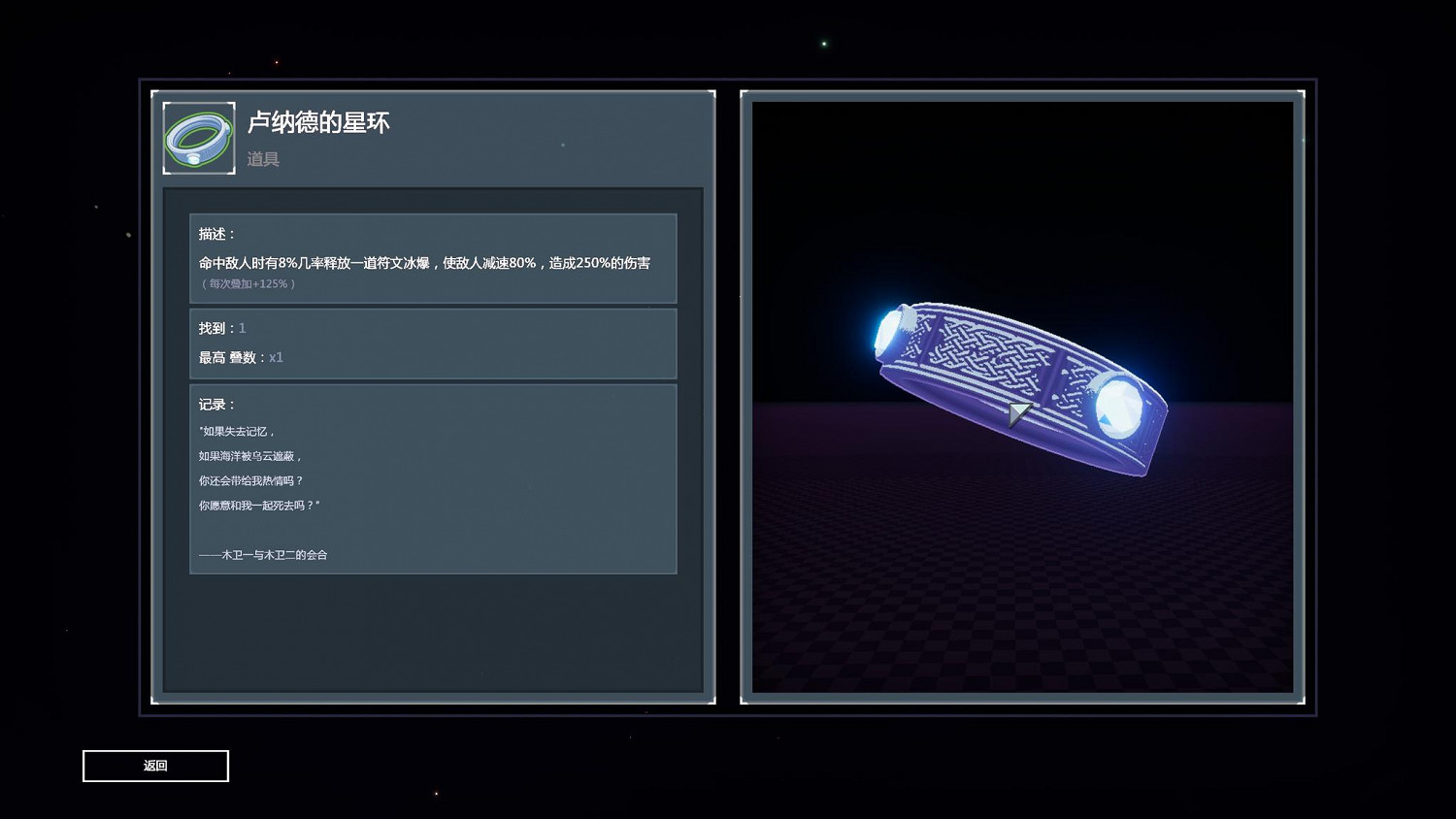Click the ice damage description text
1456x819 pixels.
425,263
